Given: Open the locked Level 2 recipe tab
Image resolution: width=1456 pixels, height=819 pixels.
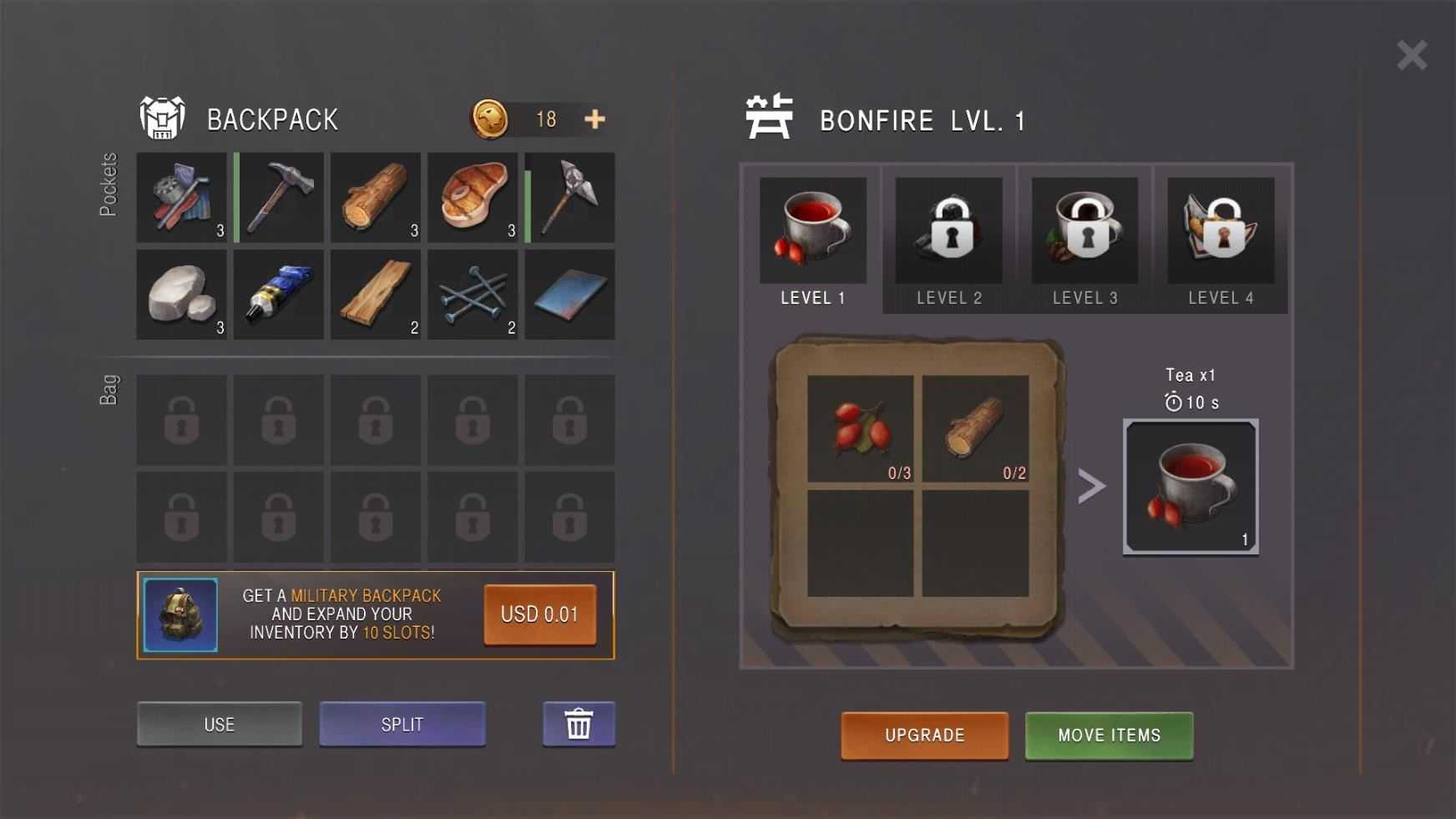Looking at the screenshot, I should click(949, 240).
